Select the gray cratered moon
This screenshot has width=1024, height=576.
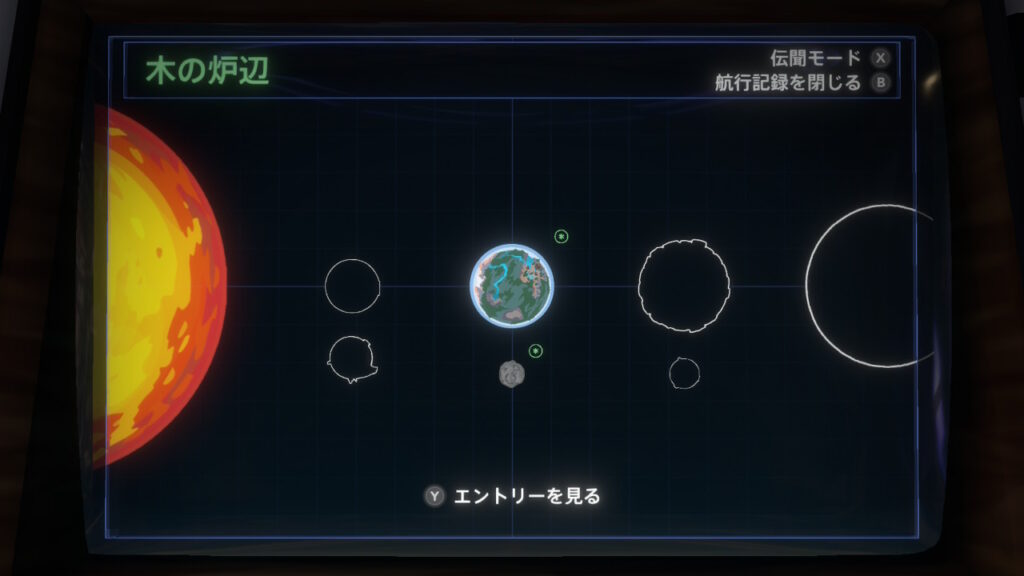(512, 374)
